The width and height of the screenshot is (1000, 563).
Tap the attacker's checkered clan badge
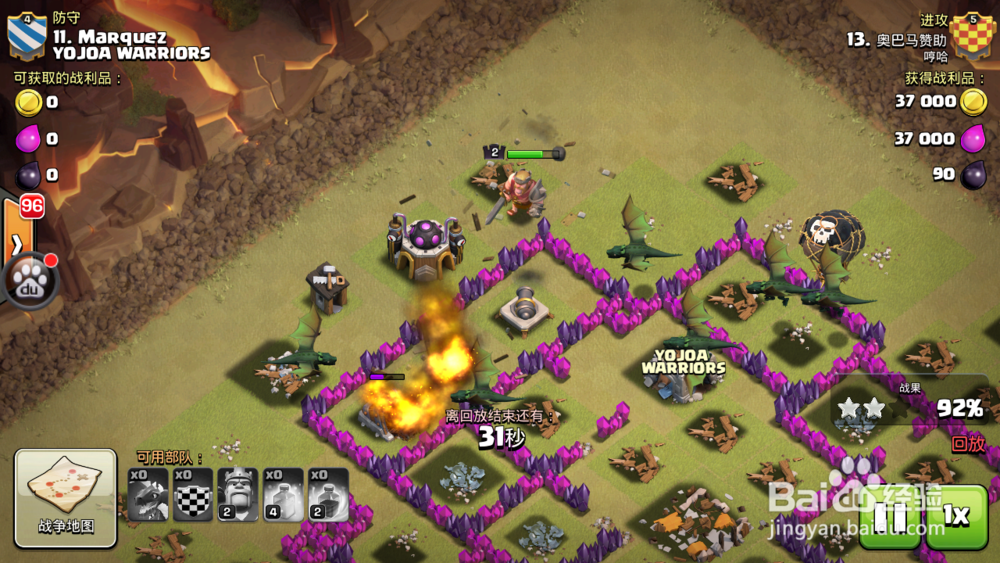coord(973,37)
